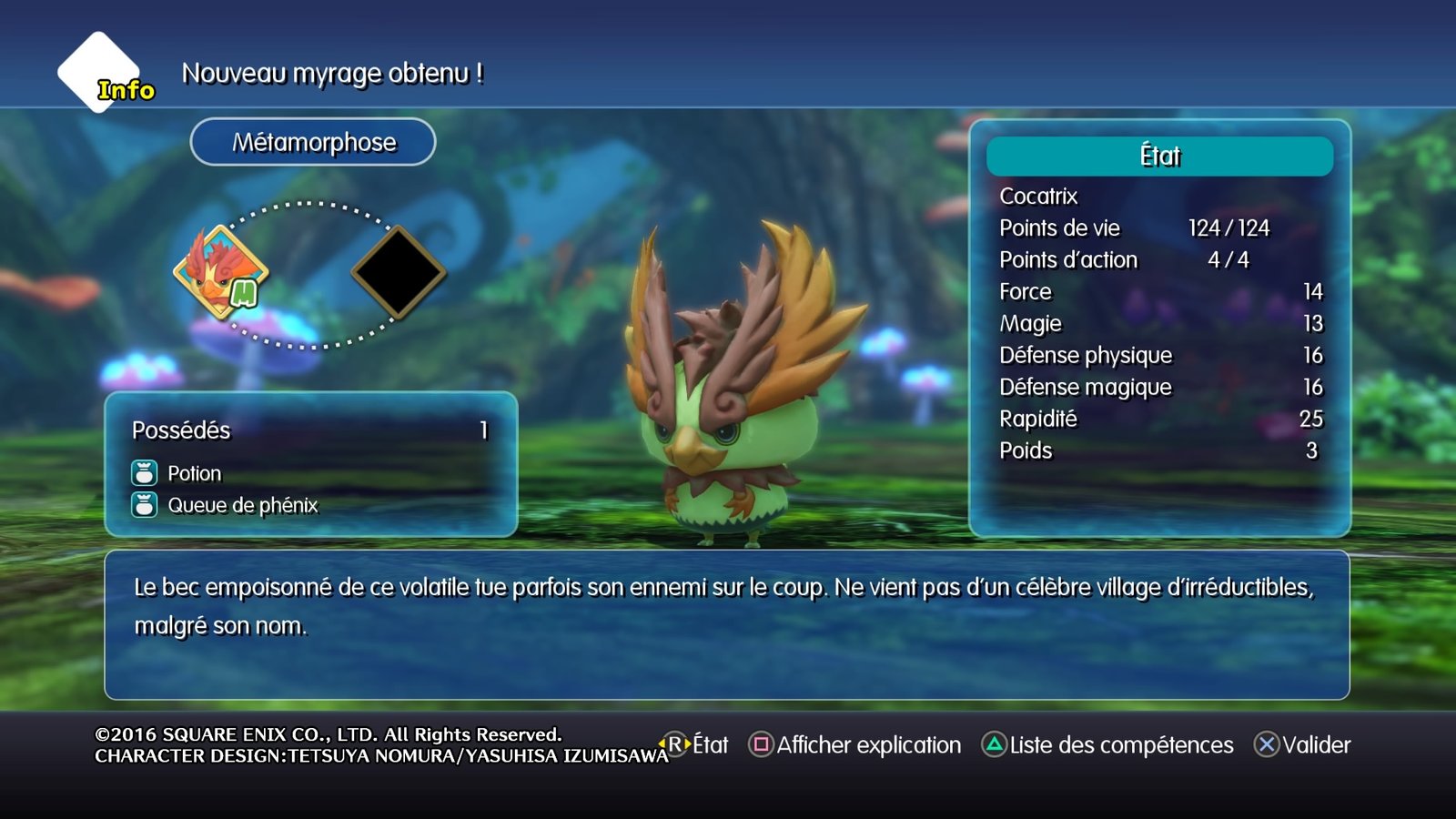Viewport: 1456px width, 819px height.
Task: Click the blue X Valider icon
Action: click(x=1268, y=744)
